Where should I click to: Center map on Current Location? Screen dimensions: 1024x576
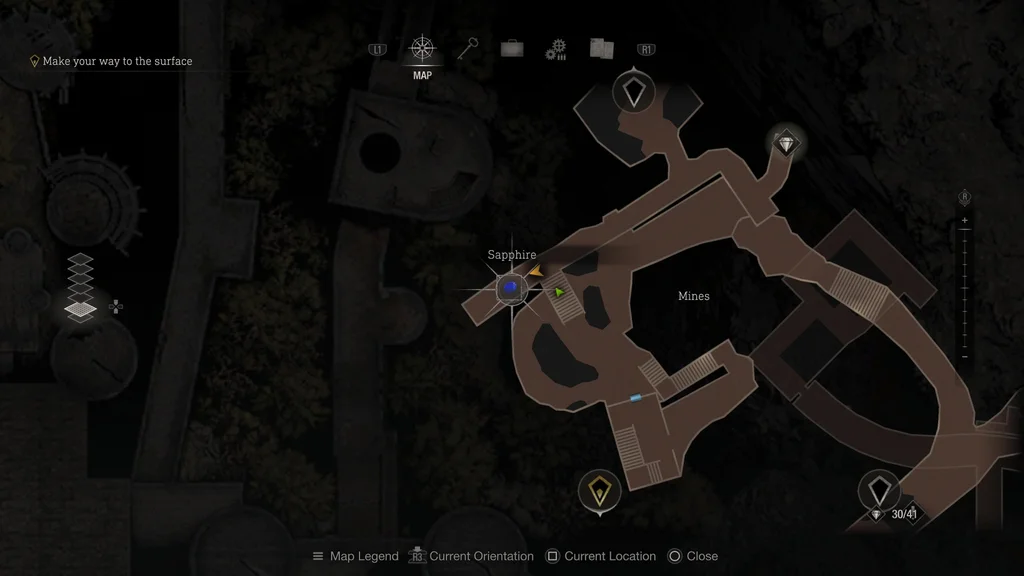(600, 556)
